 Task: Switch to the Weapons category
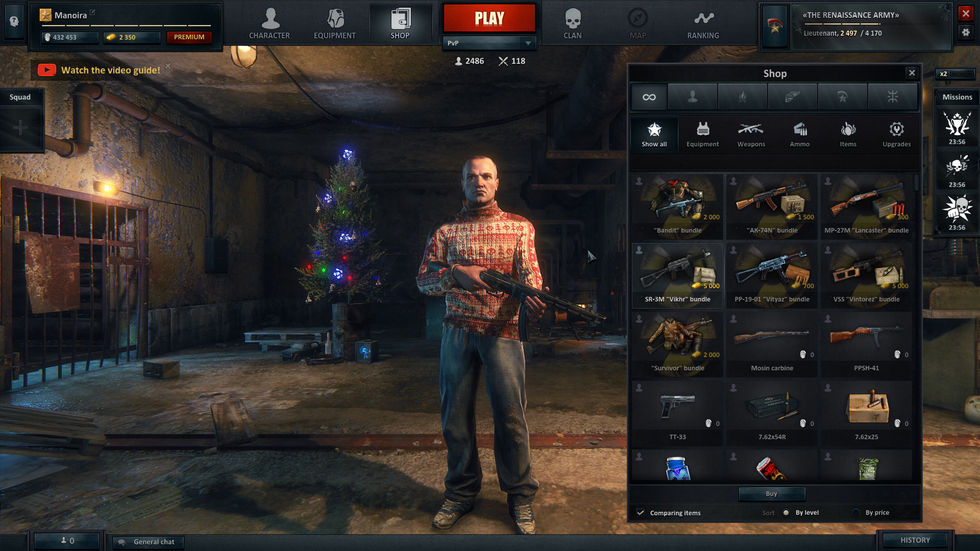pos(751,134)
